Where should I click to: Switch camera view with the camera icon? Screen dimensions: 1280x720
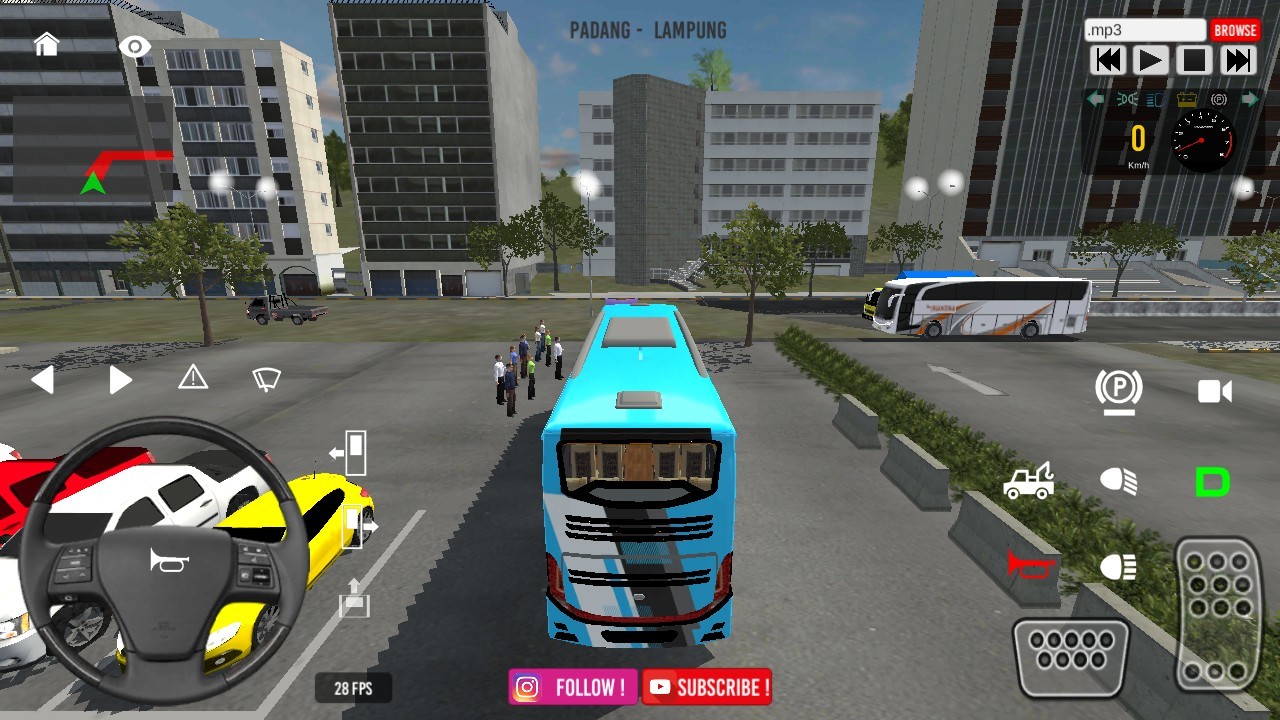coord(1215,391)
